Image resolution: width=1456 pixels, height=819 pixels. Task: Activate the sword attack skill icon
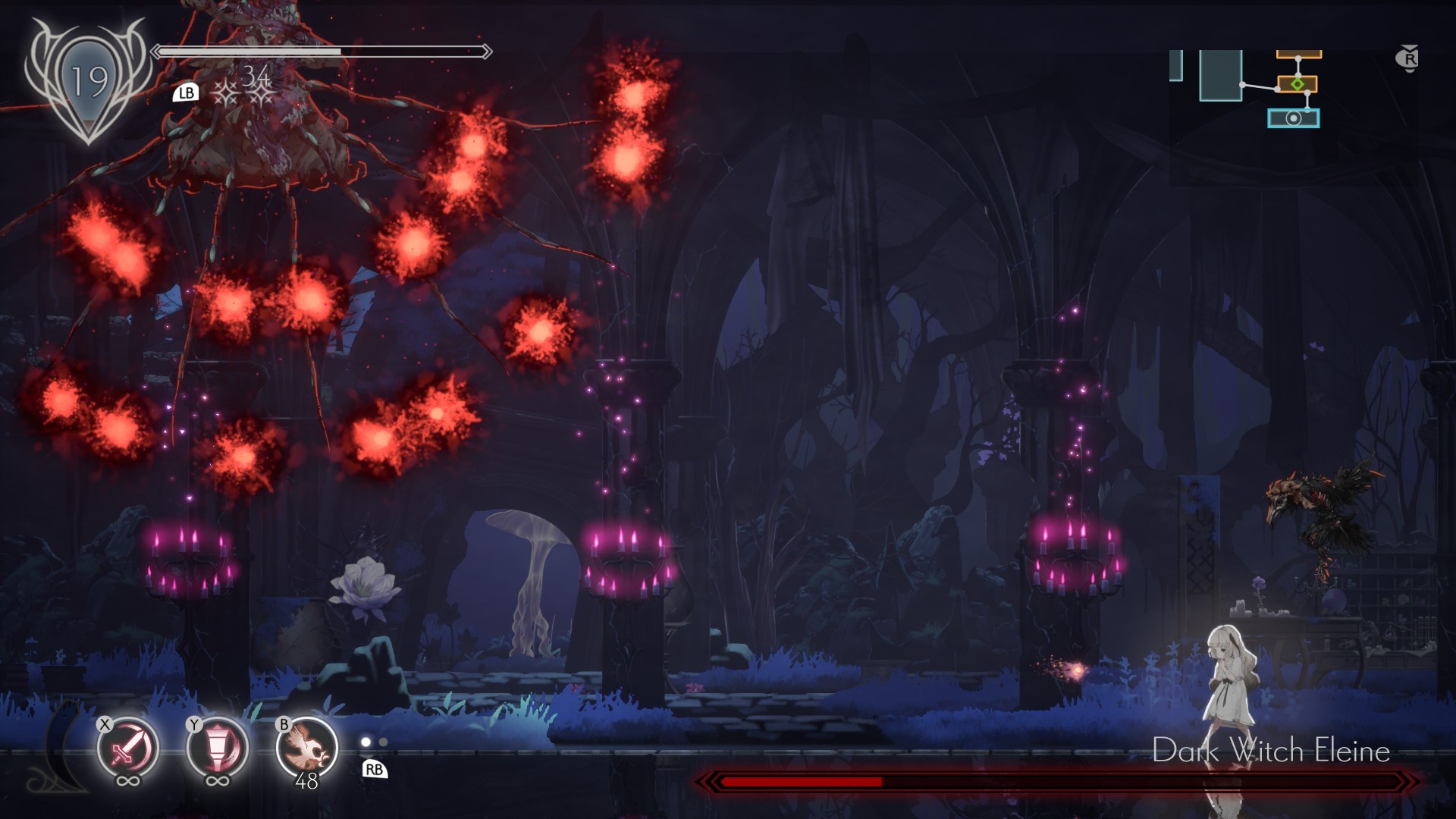127,748
